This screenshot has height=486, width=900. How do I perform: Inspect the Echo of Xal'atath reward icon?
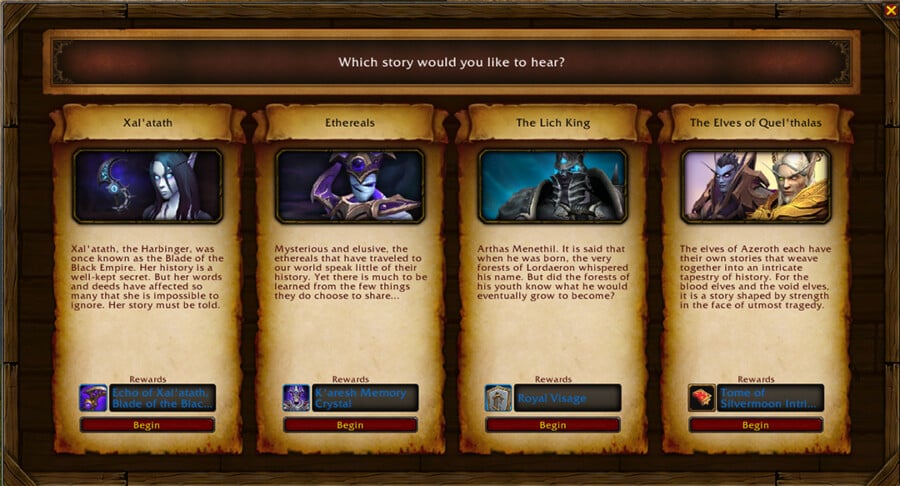pyautogui.click(x=93, y=398)
